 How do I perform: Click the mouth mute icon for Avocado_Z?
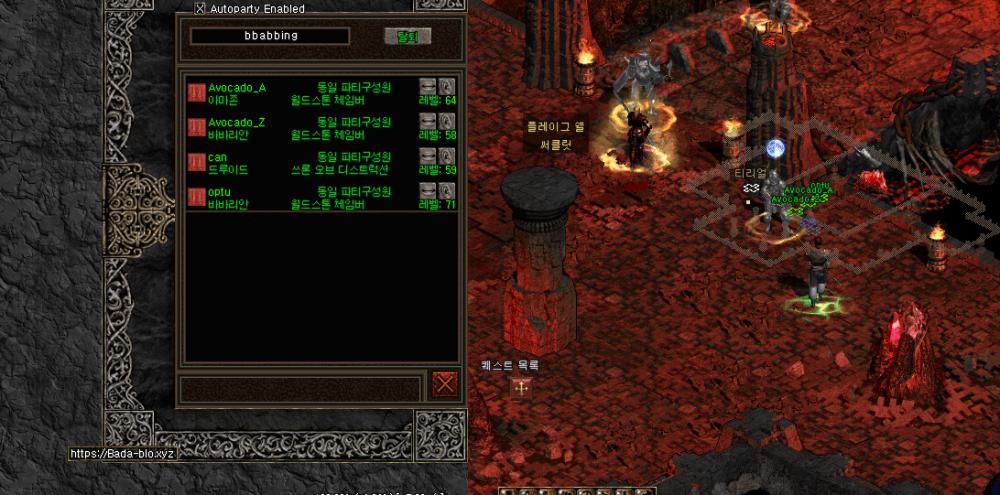428,121
